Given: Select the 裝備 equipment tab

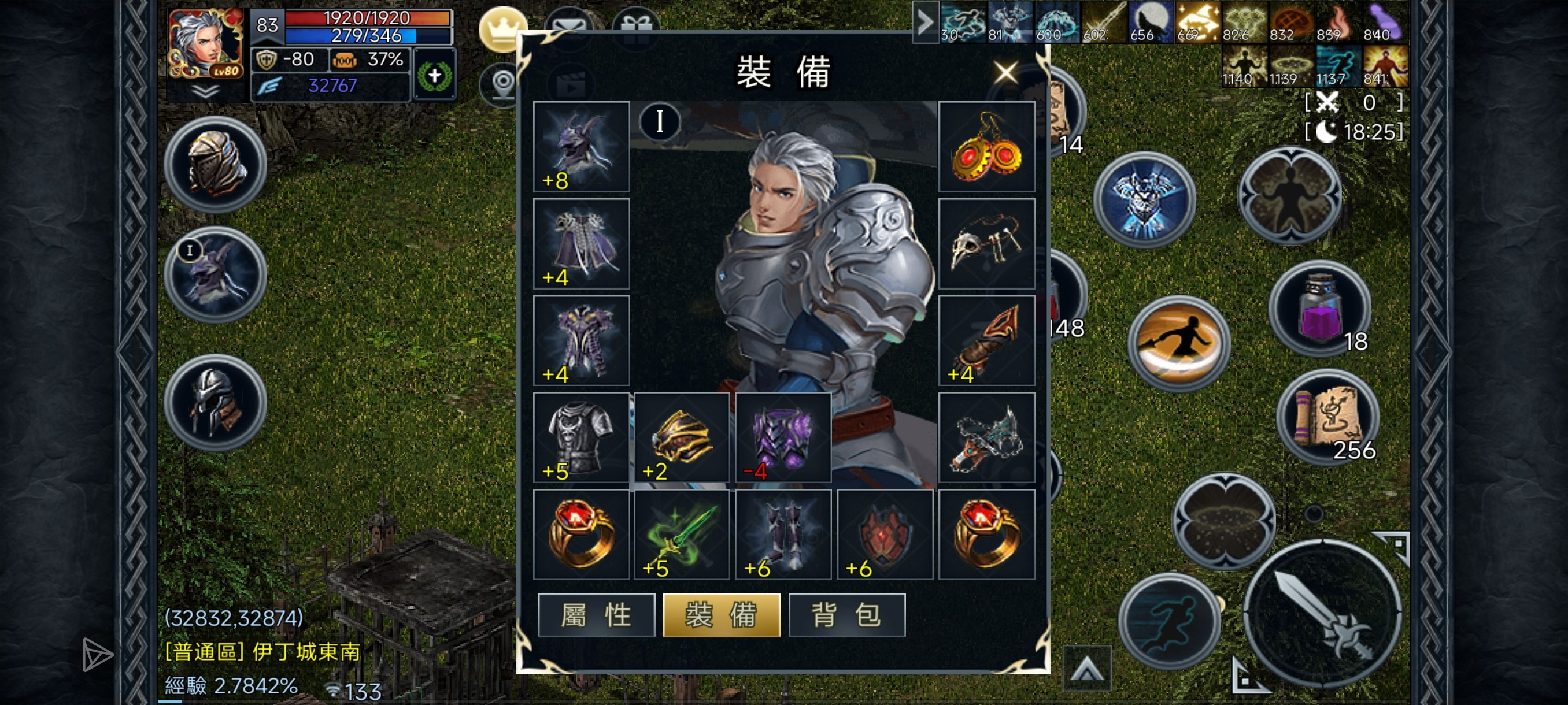Looking at the screenshot, I should (x=722, y=615).
